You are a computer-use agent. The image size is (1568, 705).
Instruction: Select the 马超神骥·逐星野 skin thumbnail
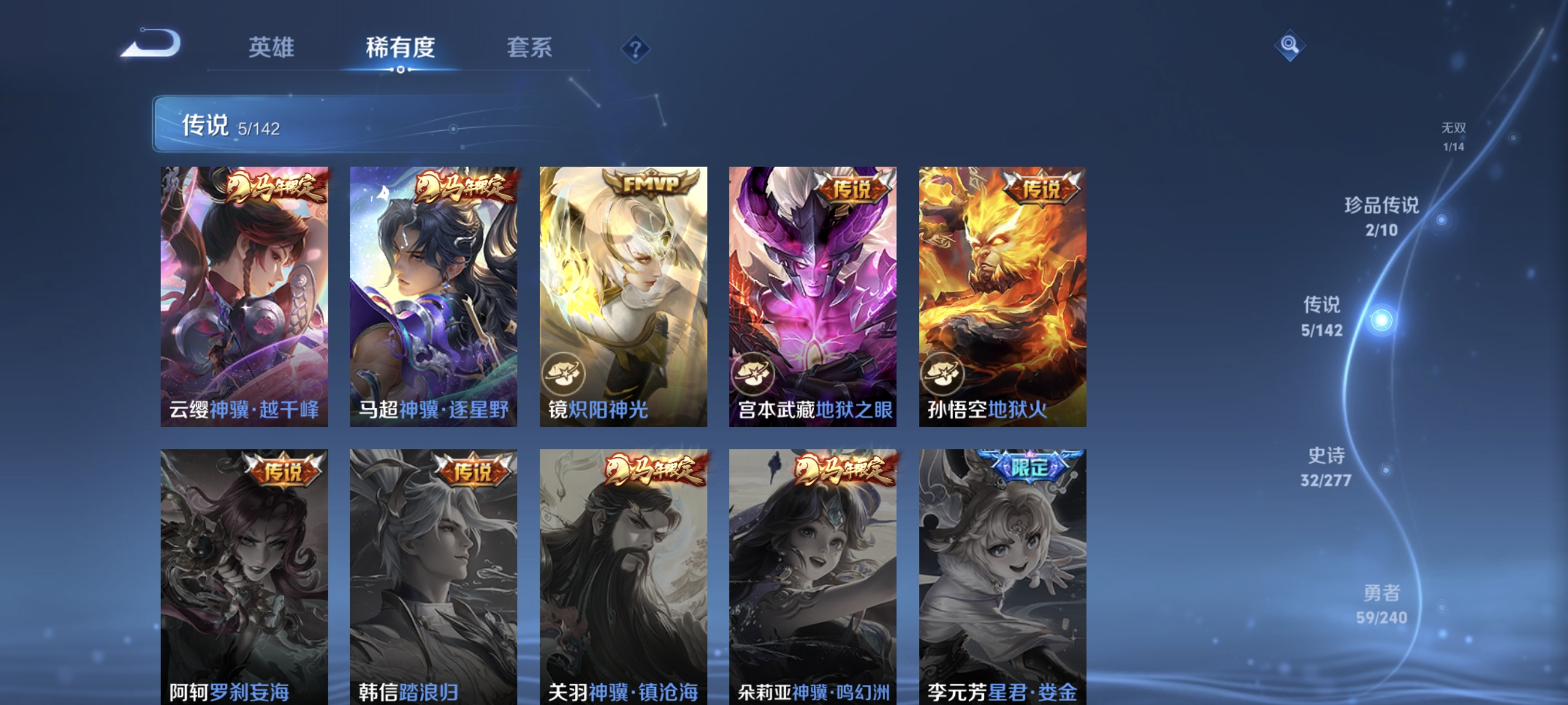[x=436, y=298]
